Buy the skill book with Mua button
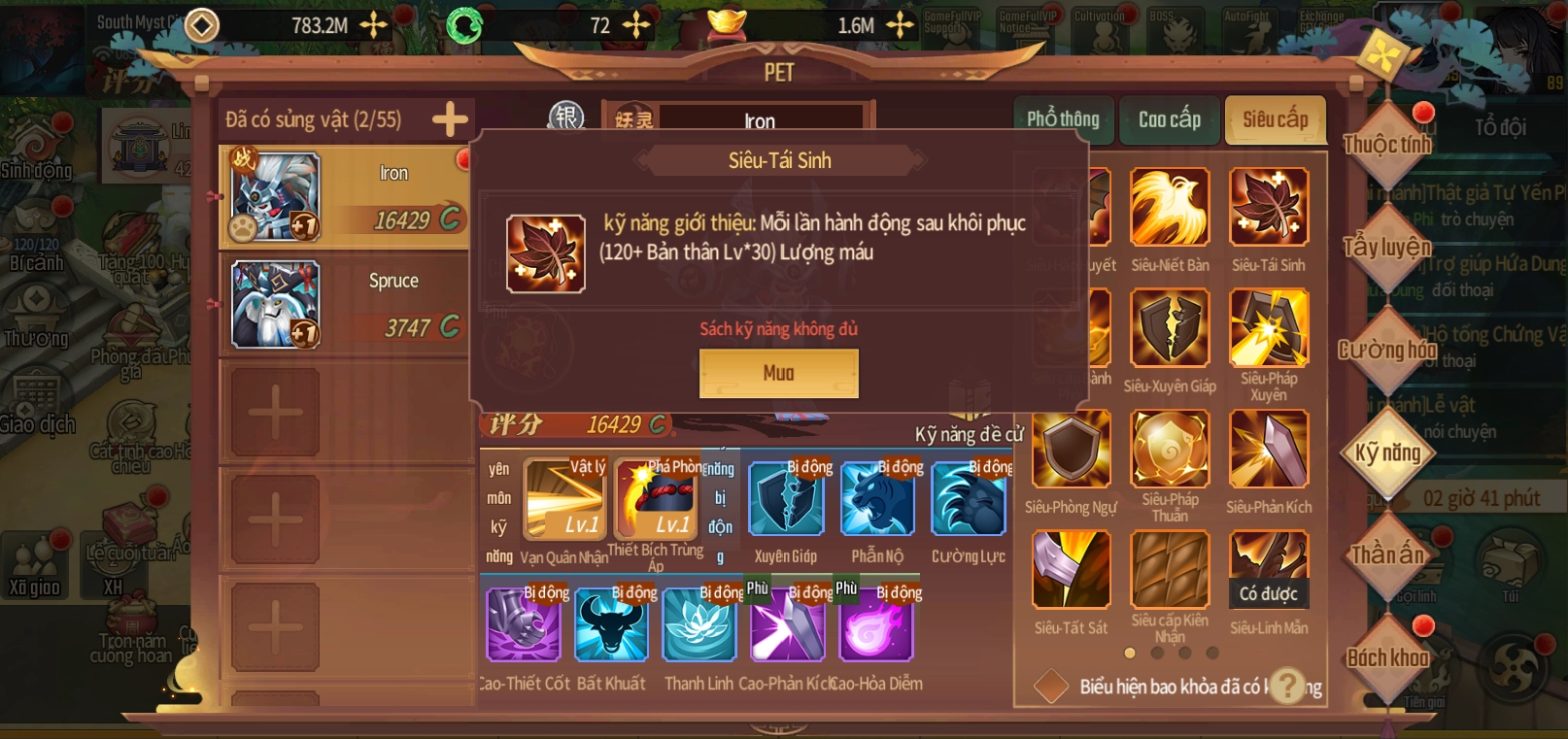 click(778, 373)
